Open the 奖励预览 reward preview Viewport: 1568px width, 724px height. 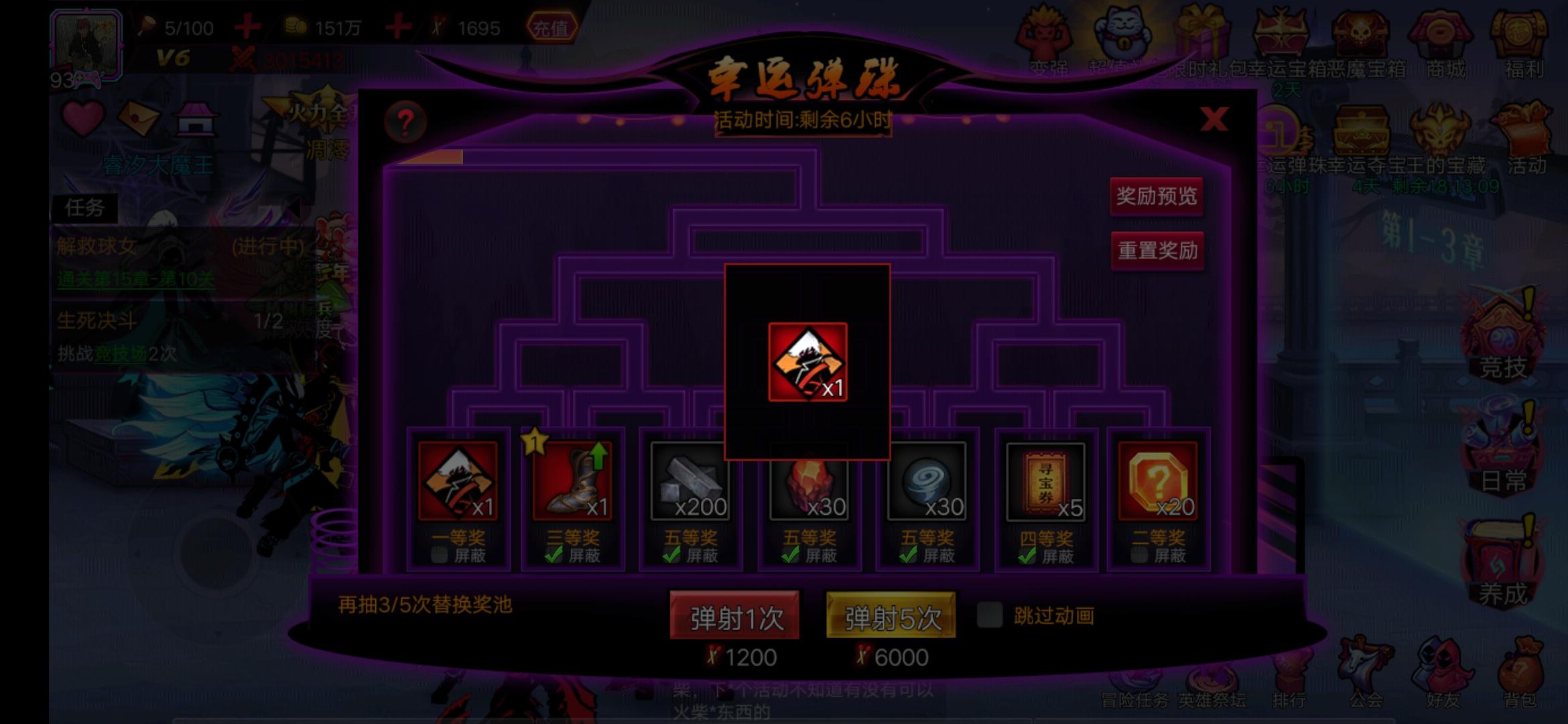(x=1155, y=196)
